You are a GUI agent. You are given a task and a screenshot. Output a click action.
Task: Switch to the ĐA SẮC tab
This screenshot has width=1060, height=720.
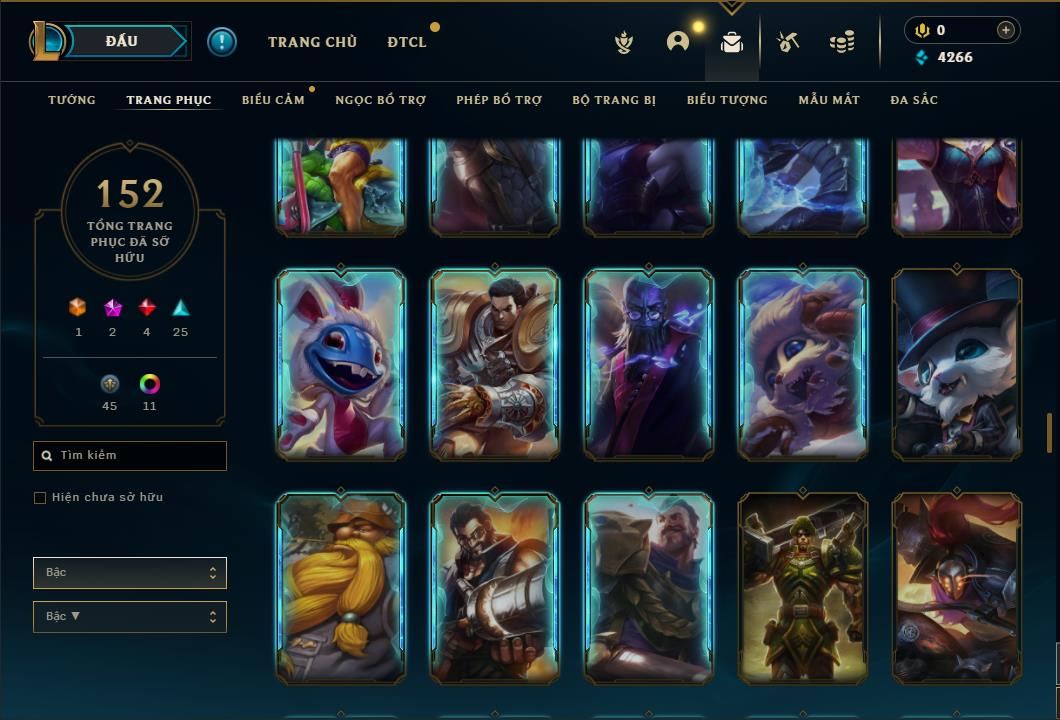tap(914, 100)
